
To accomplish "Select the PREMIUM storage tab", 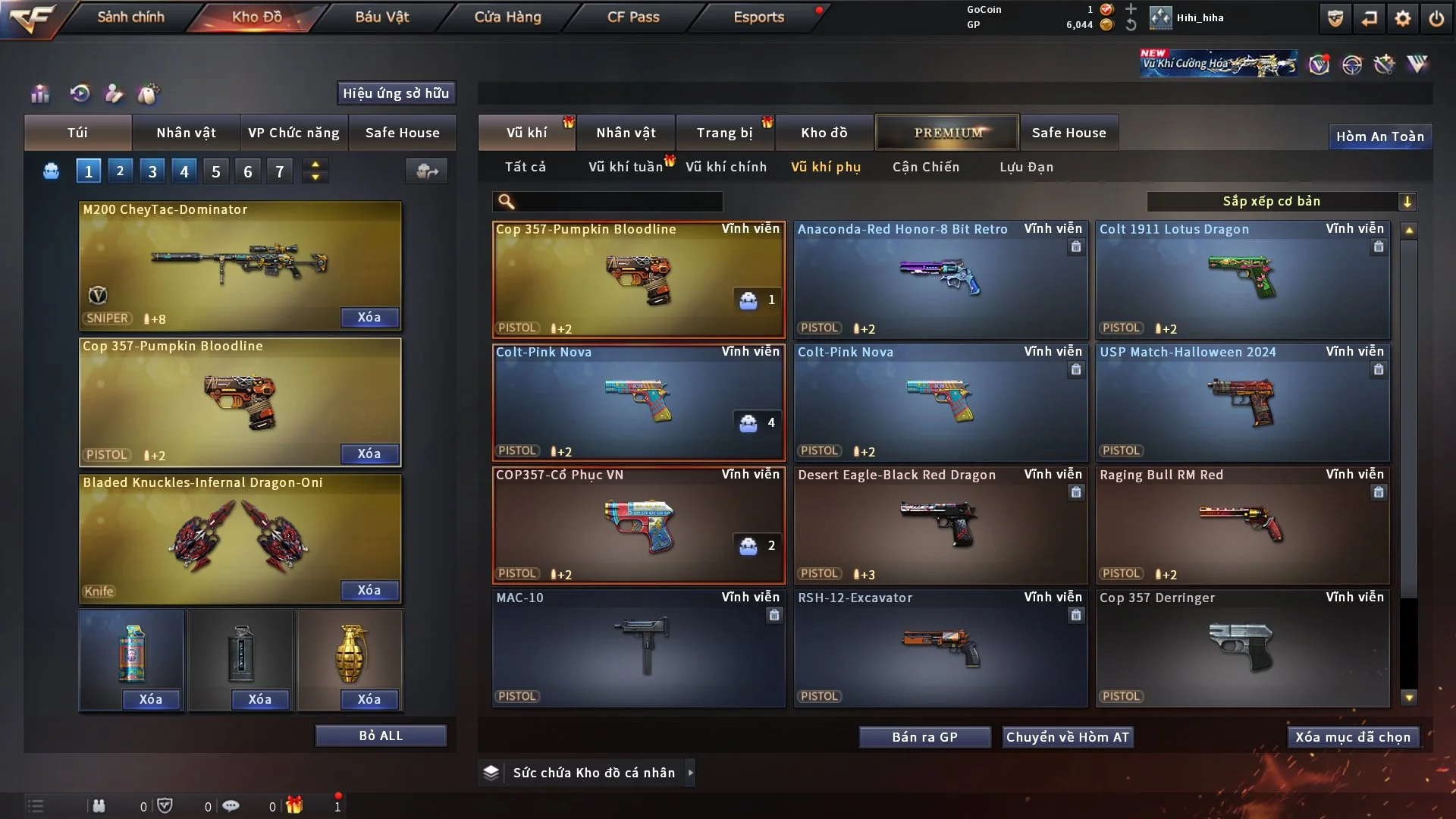I will coord(947,133).
